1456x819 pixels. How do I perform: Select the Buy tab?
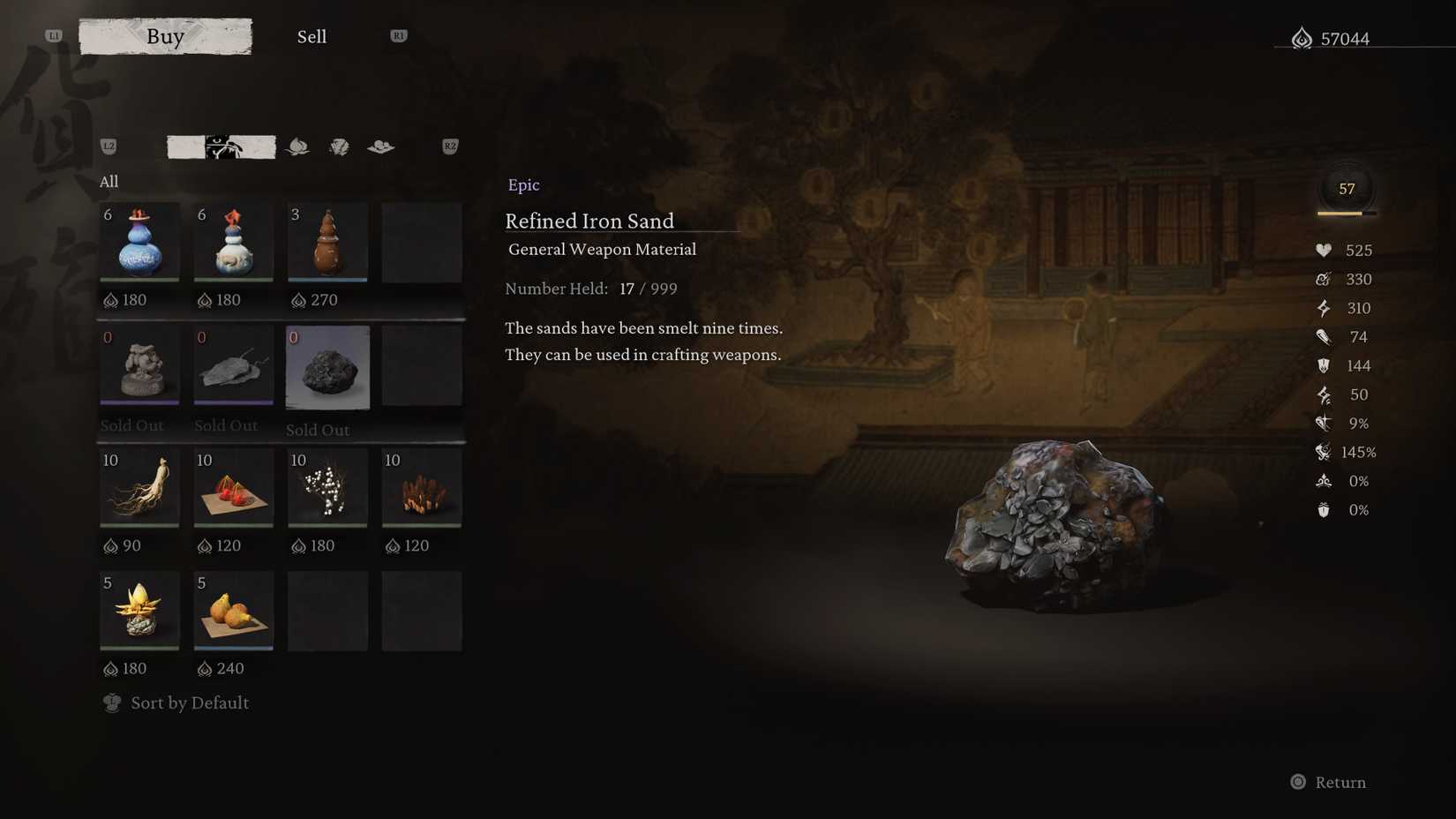[165, 36]
